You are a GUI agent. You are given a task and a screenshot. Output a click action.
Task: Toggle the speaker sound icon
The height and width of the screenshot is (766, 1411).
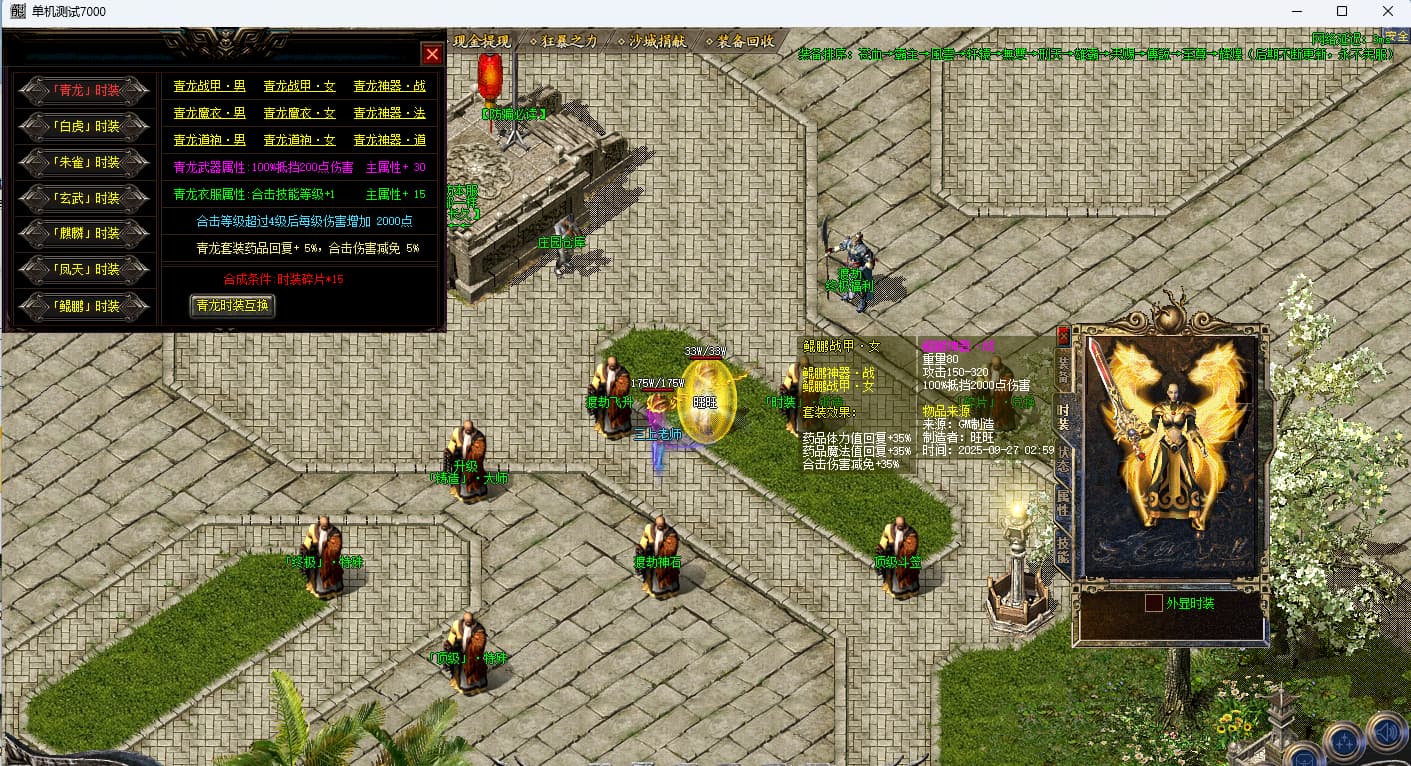[1387, 734]
